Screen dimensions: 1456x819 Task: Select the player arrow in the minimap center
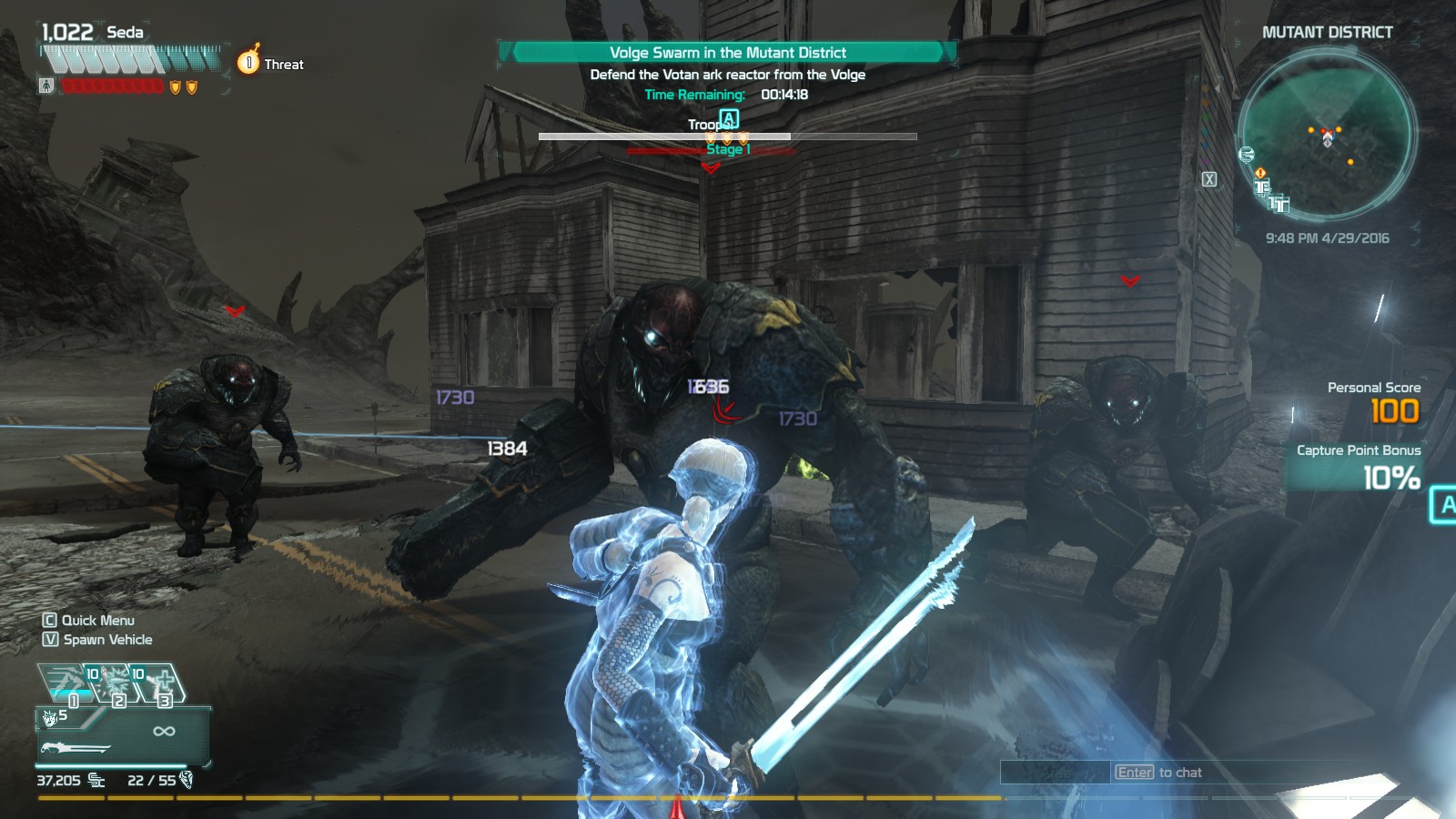1328,136
